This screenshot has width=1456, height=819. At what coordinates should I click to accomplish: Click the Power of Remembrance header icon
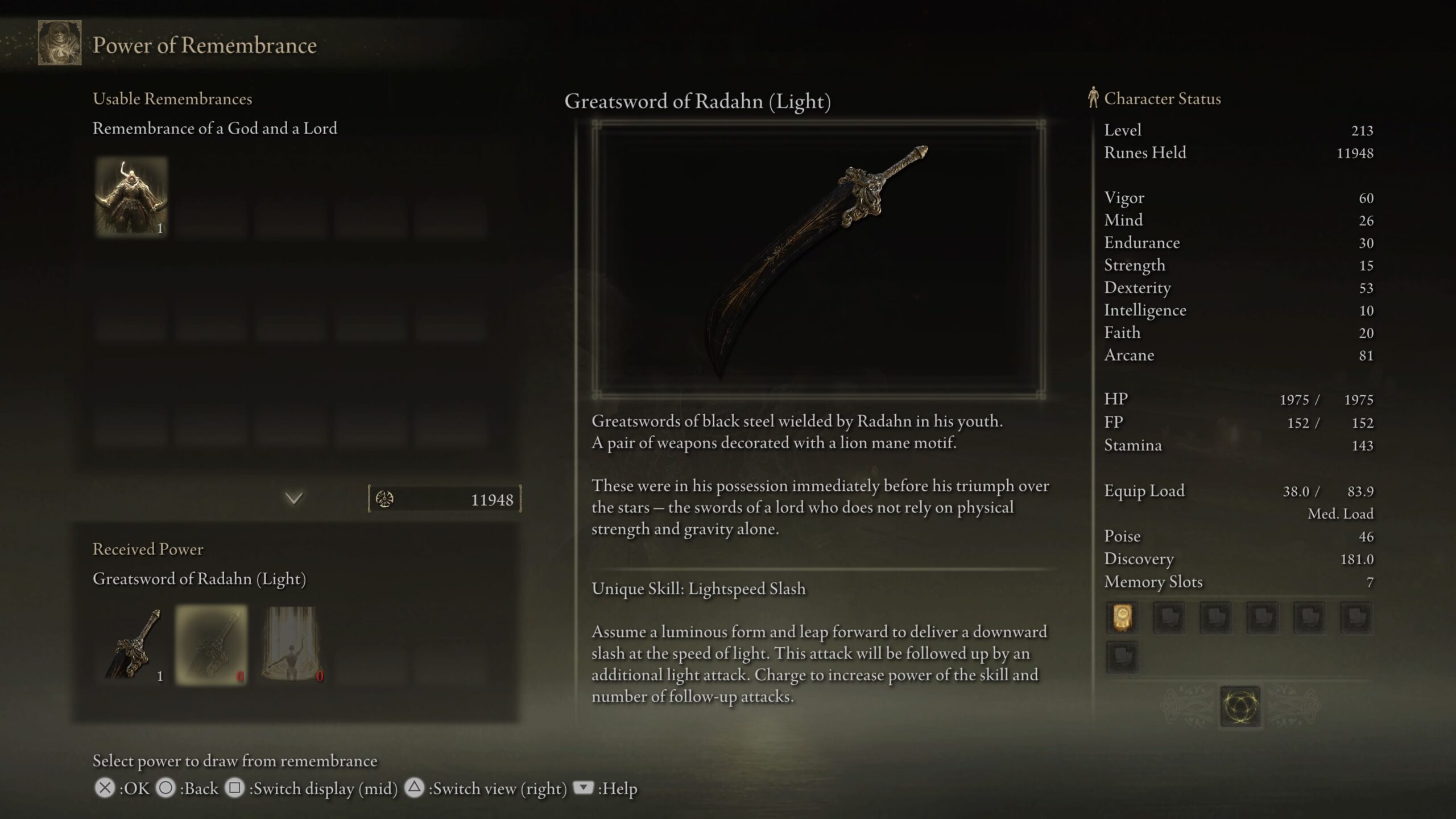tap(60, 43)
